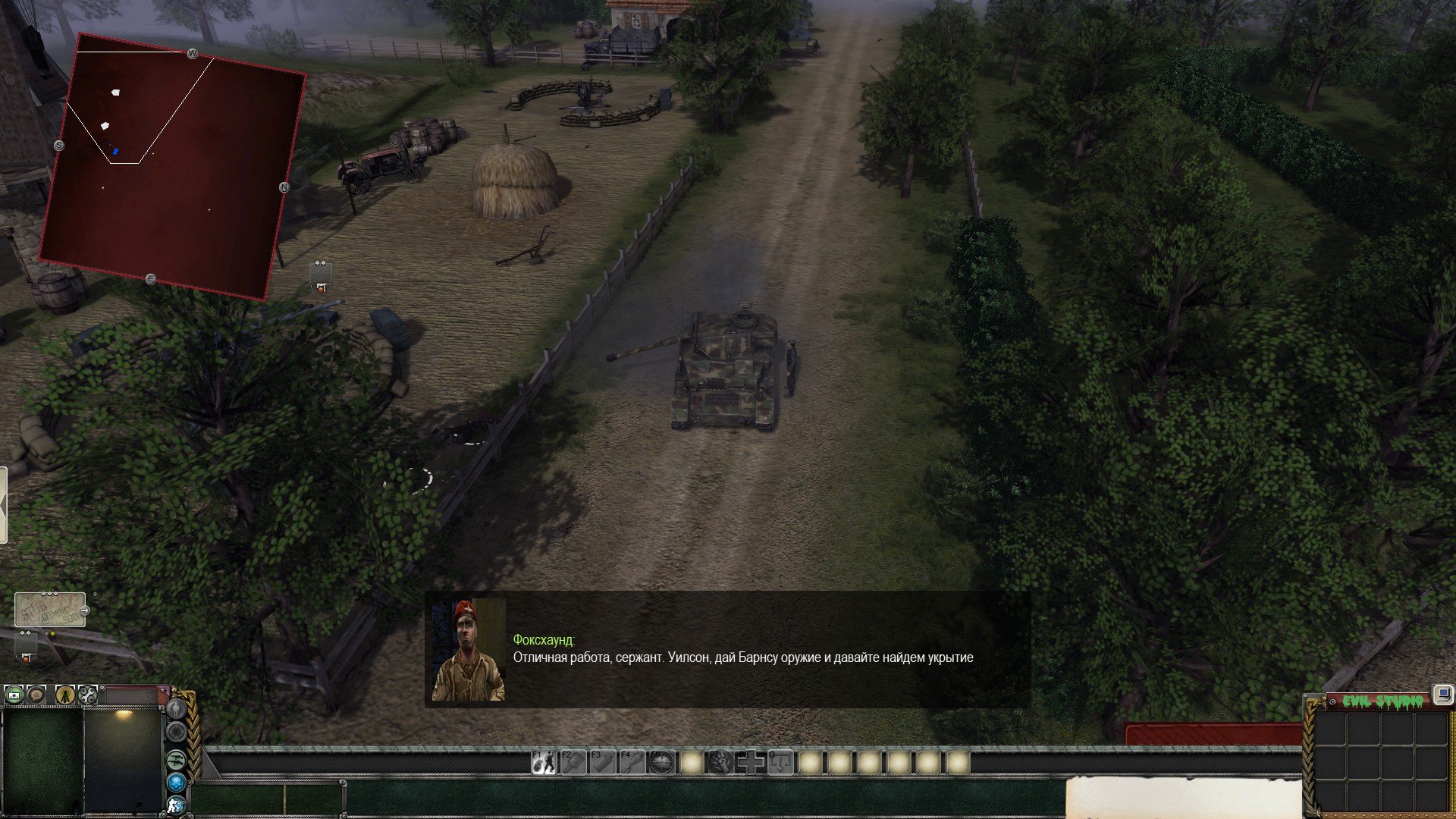Open the computer icon menu button
1456x819 pixels.
pos(1442,694)
